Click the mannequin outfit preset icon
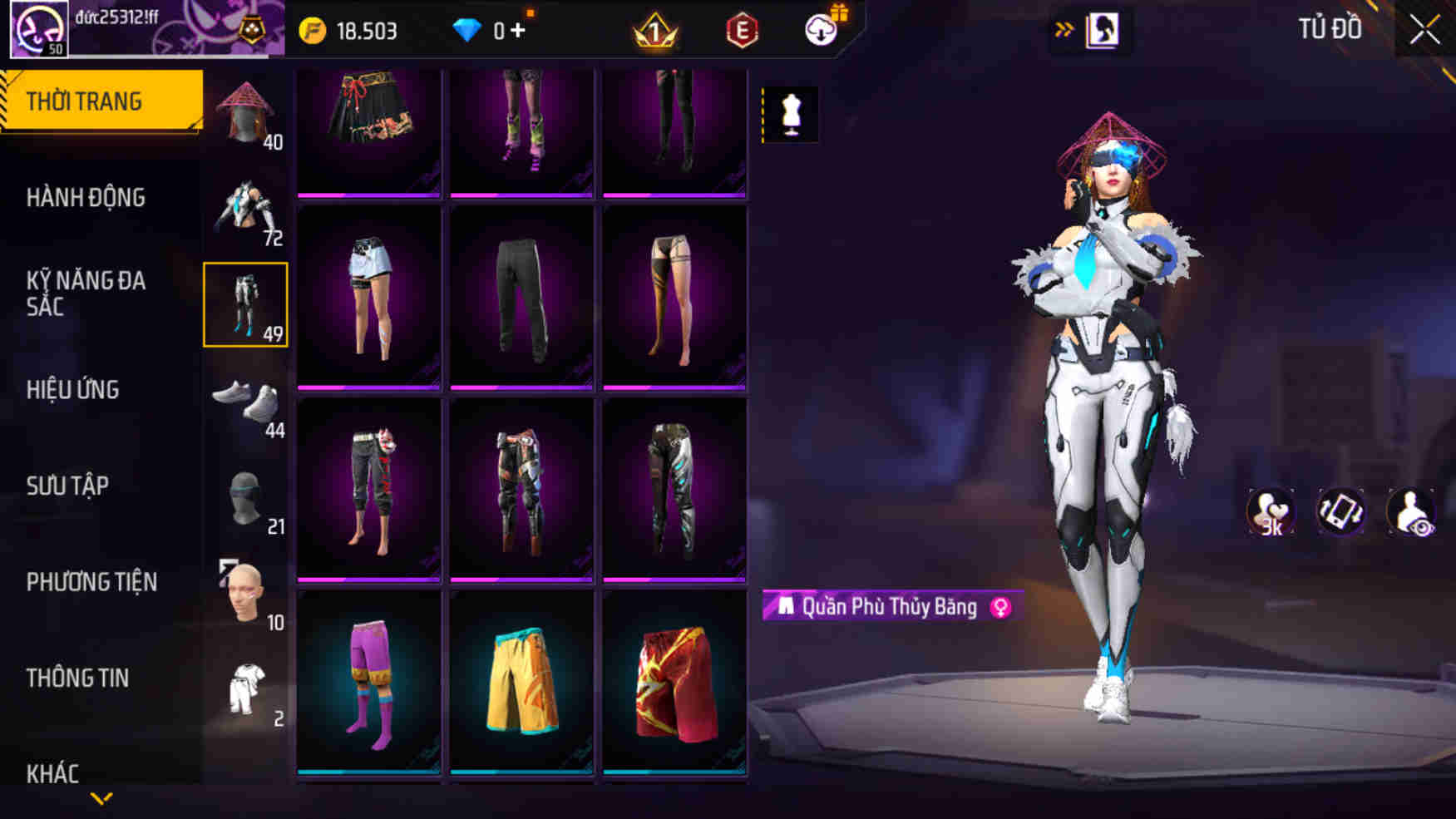Screen dimensions: 1456x819 click(x=791, y=114)
